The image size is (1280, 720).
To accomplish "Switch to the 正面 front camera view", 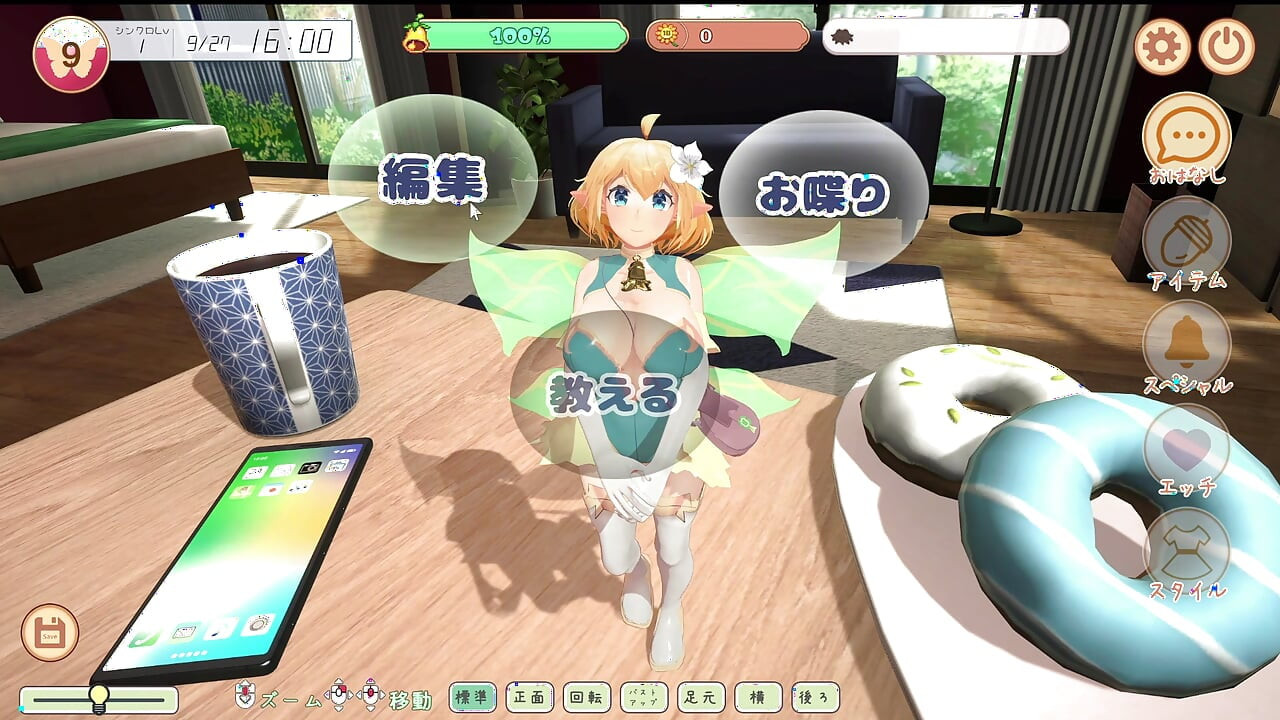I will click(529, 697).
